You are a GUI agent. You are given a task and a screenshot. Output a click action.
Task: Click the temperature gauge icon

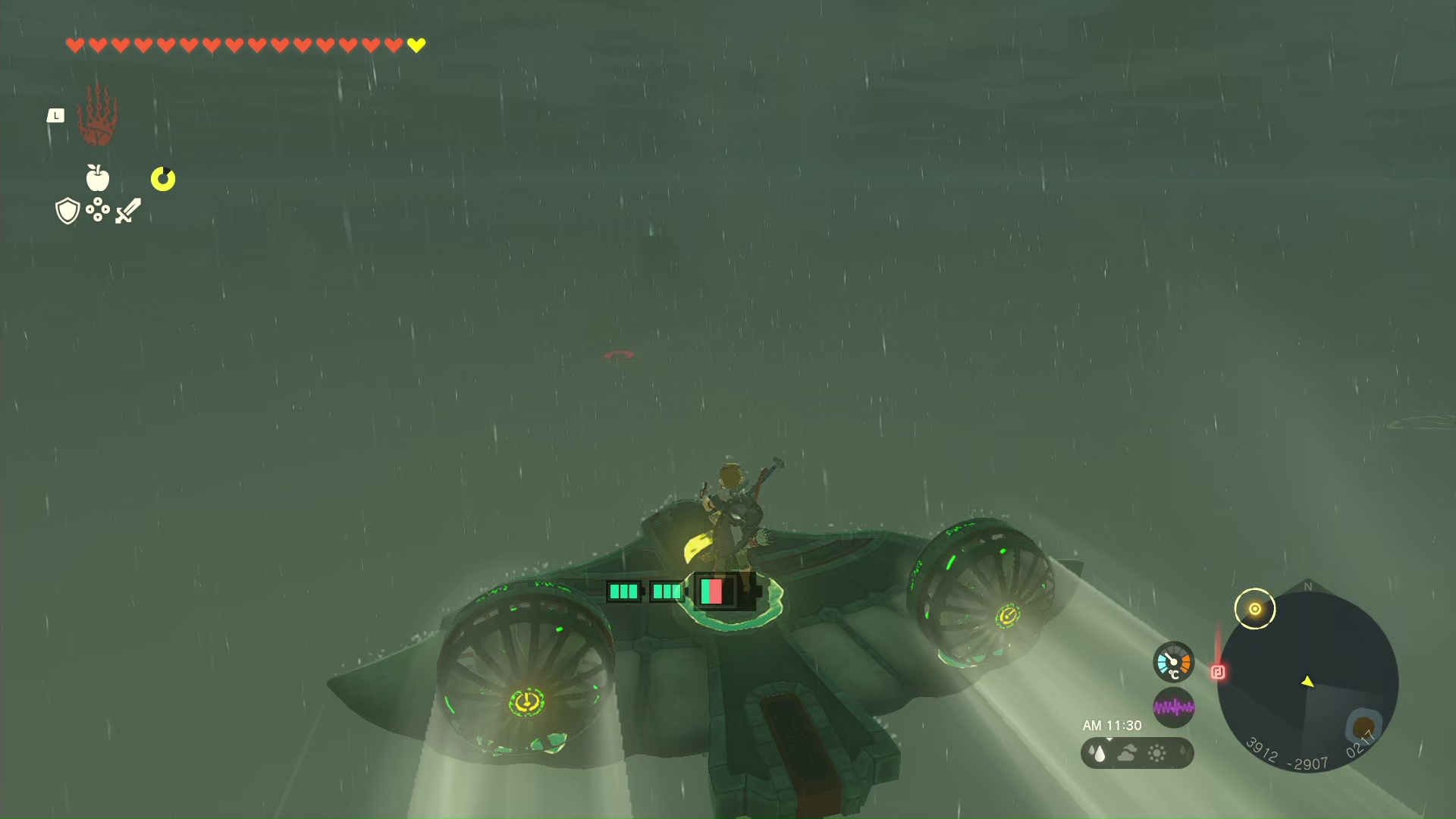pyautogui.click(x=1173, y=662)
